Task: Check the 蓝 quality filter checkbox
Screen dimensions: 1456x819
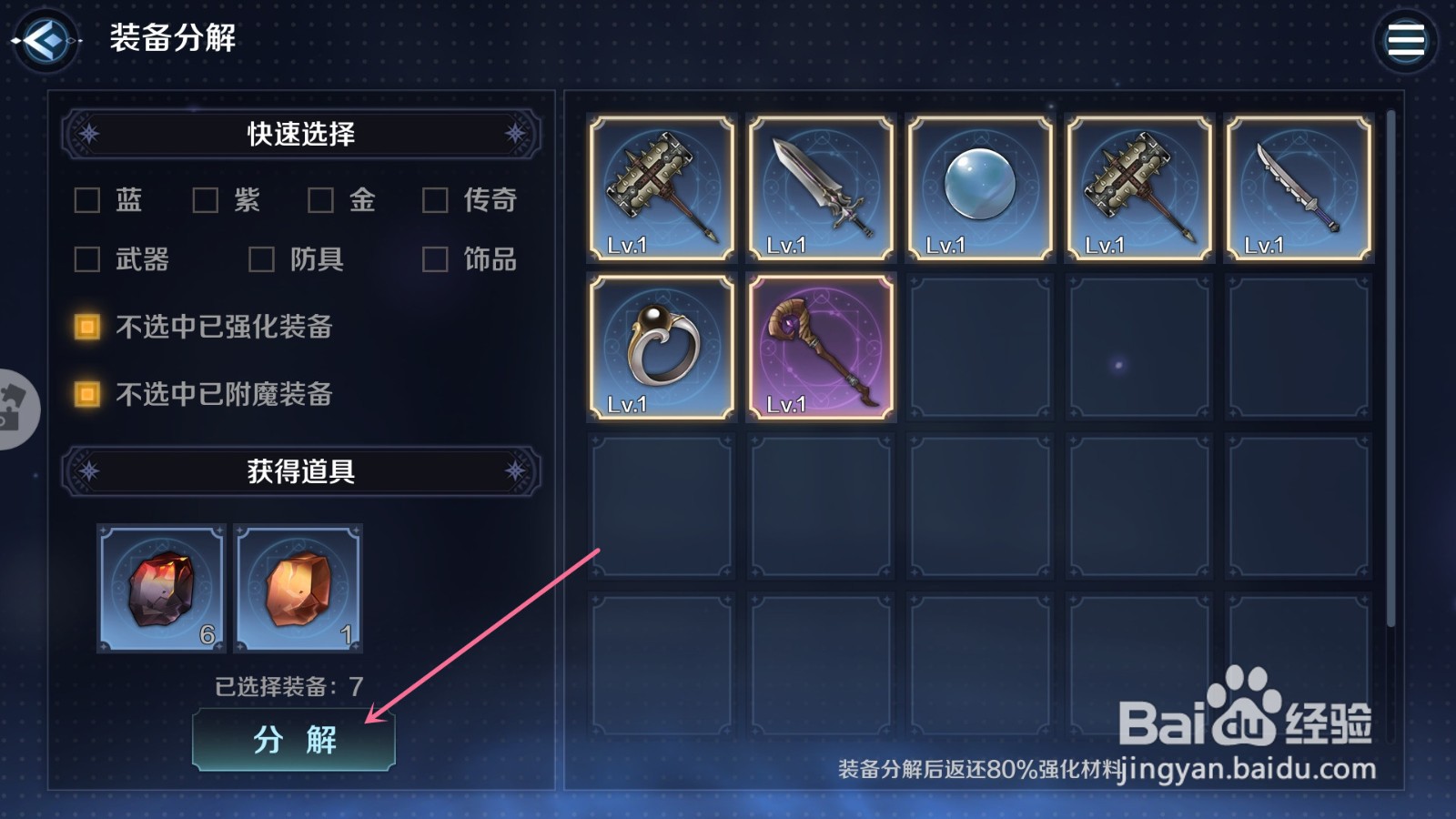Action: [x=86, y=199]
